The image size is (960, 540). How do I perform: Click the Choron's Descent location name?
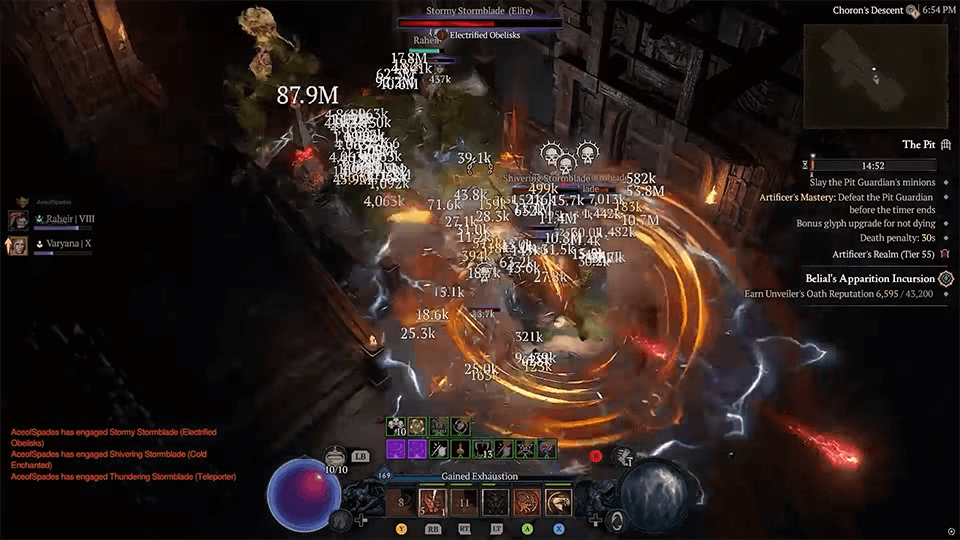click(x=866, y=11)
